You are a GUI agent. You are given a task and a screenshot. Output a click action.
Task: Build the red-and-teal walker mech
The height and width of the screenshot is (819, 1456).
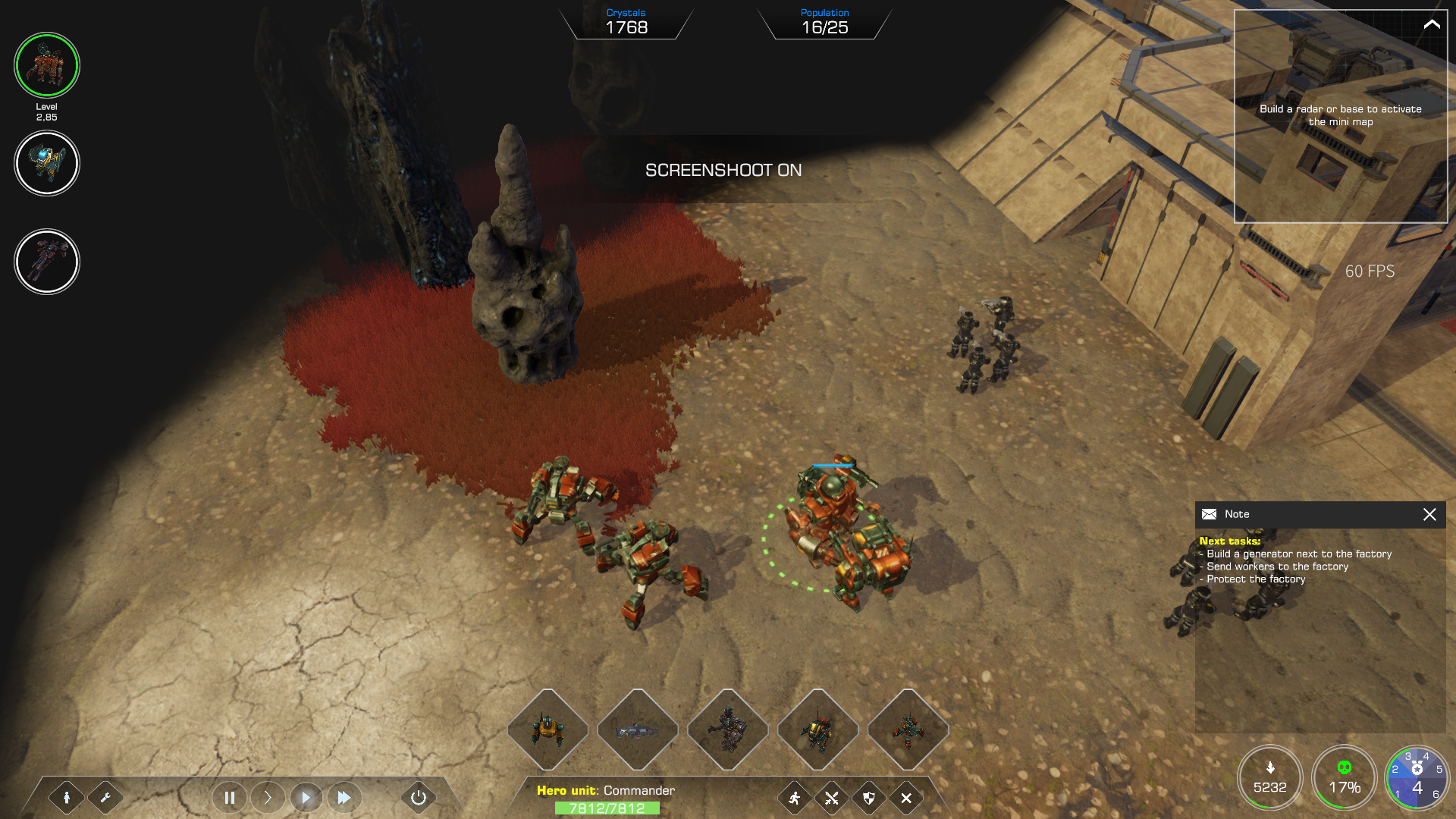pyautogui.click(x=908, y=730)
